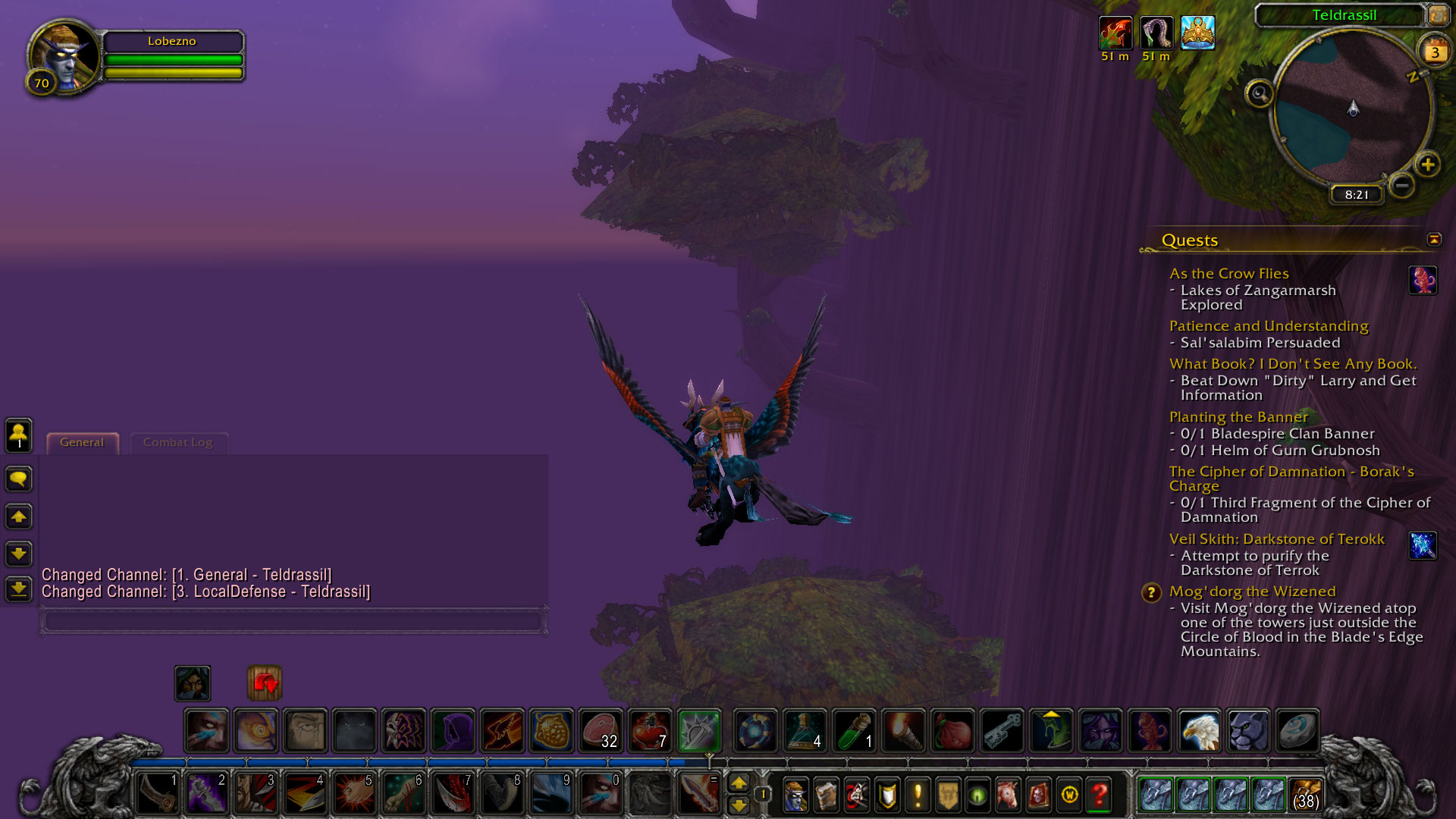Select the quest "As the Crow Flies"
1456x819 pixels.
point(1228,274)
